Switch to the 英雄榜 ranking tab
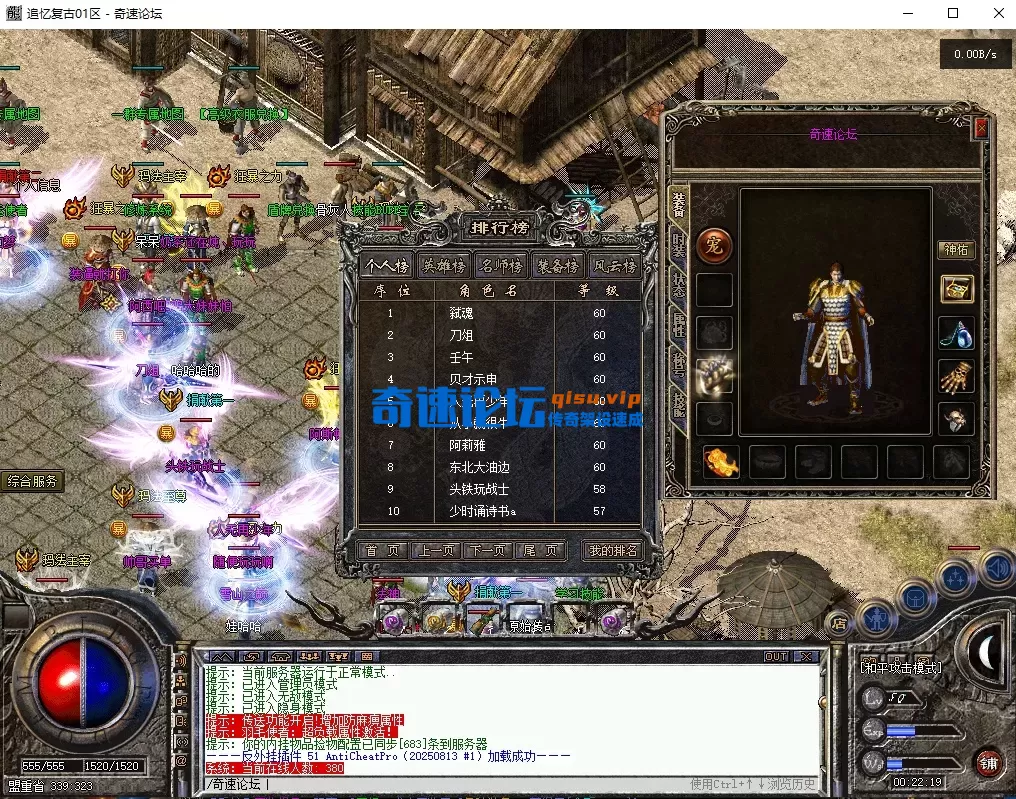Image resolution: width=1016 pixels, height=799 pixels. click(x=443, y=266)
